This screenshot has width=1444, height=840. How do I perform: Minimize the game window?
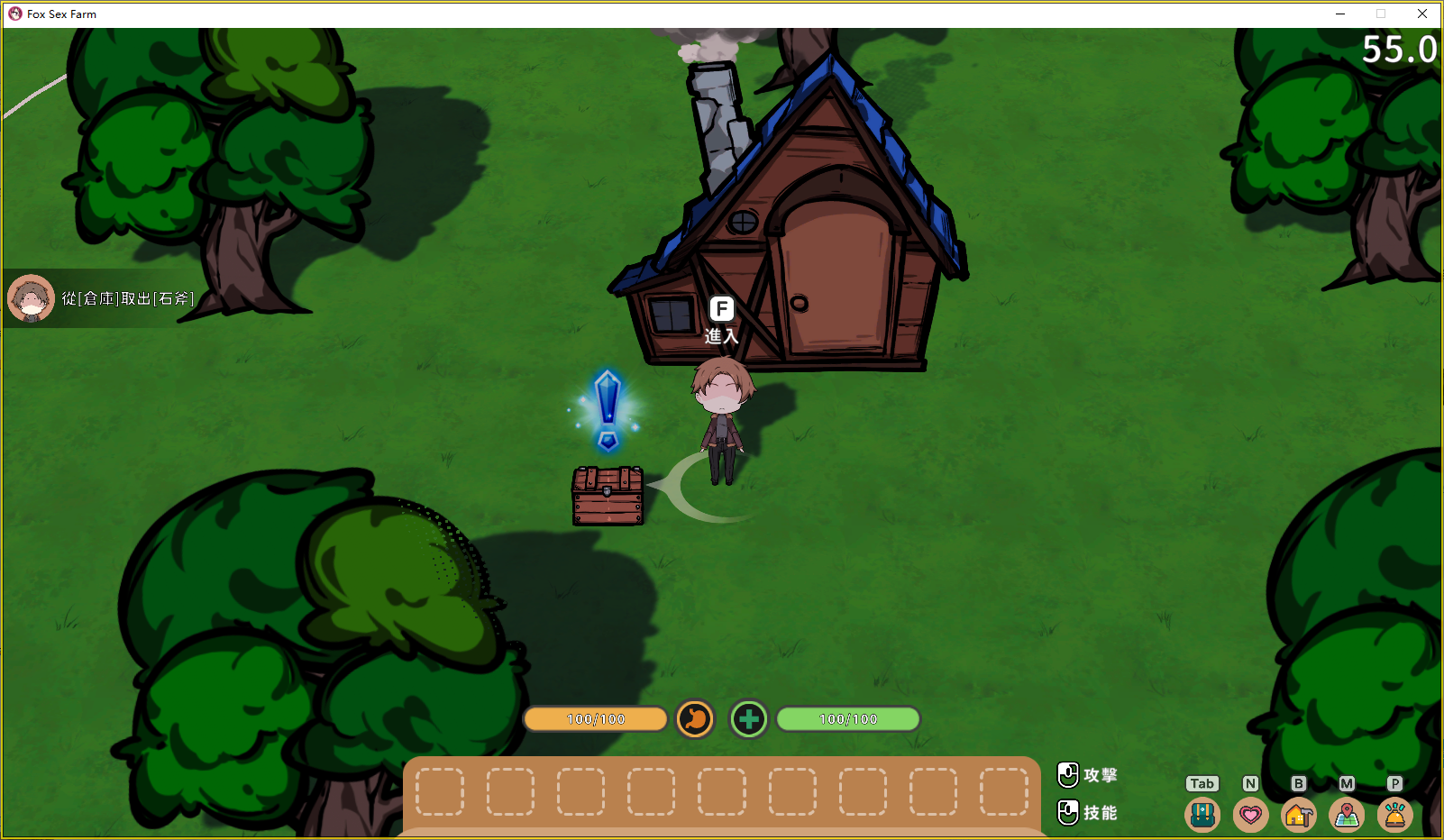[x=1340, y=14]
